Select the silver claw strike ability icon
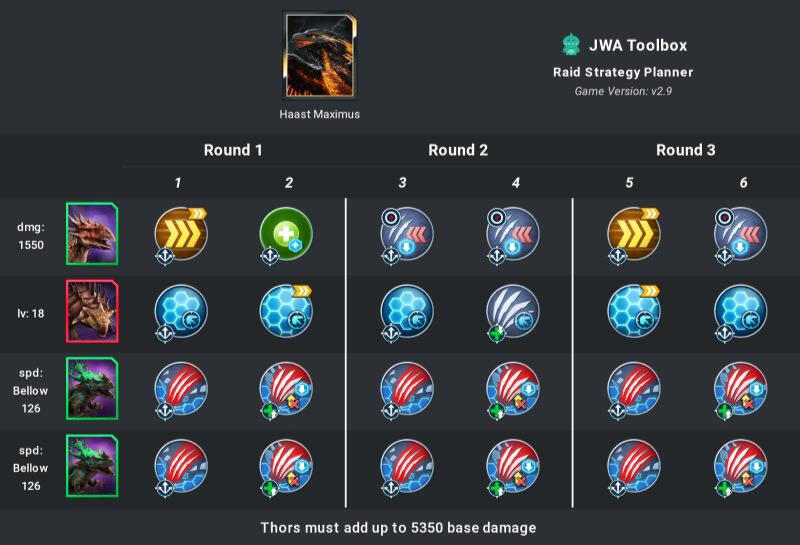The image size is (800, 545). [515, 311]
